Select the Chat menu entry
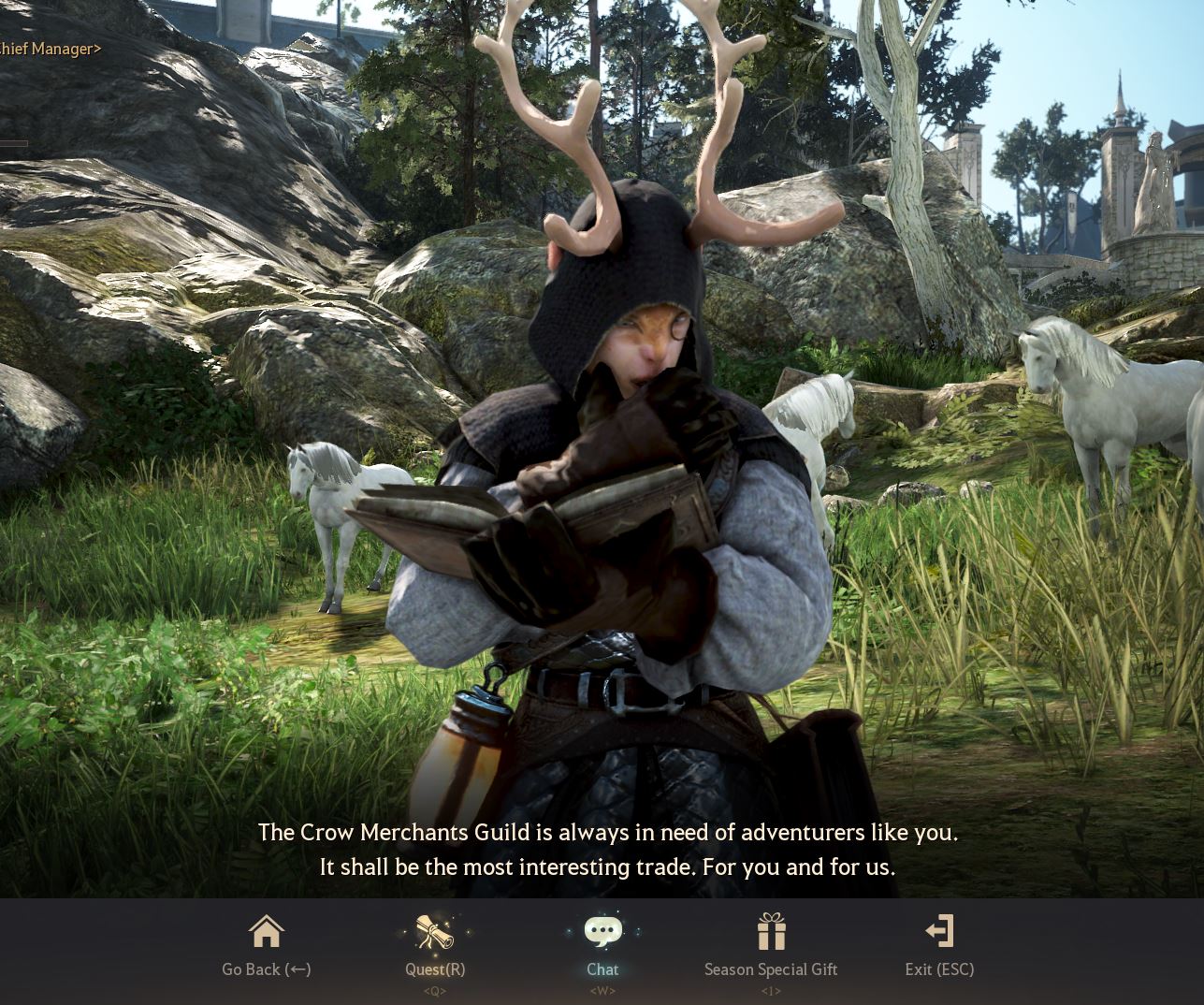 click(x=602, y=969)
